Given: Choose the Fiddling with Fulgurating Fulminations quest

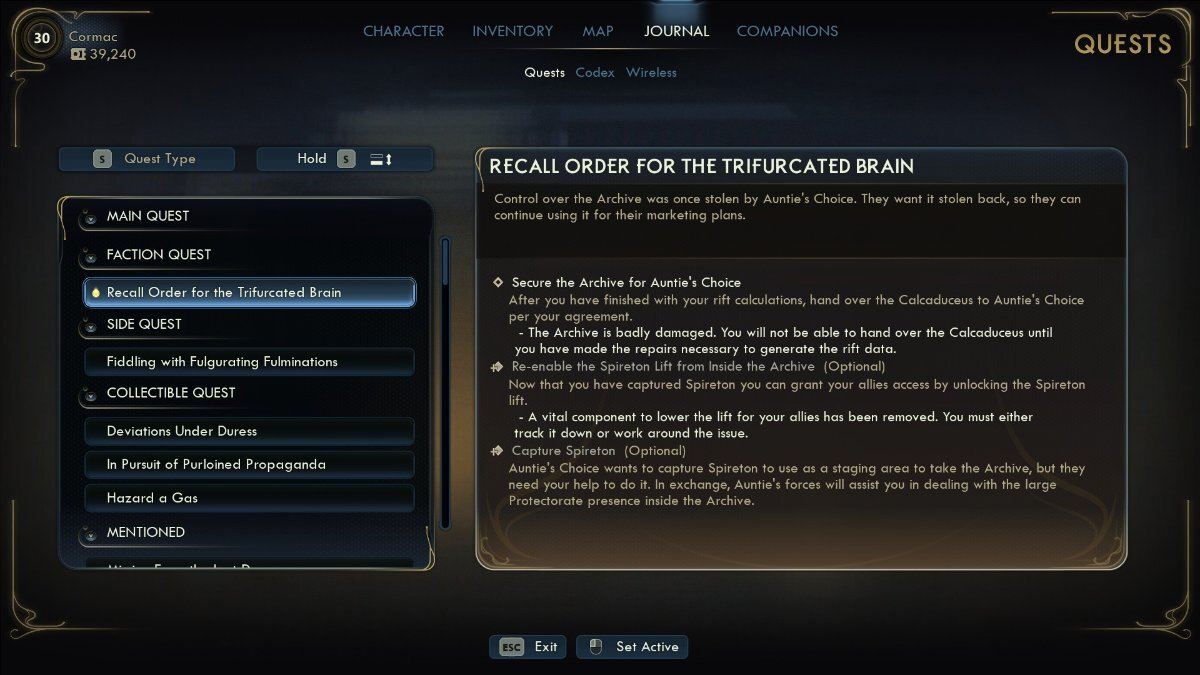Looking at the screenshot, I should (x=249, y=361).
